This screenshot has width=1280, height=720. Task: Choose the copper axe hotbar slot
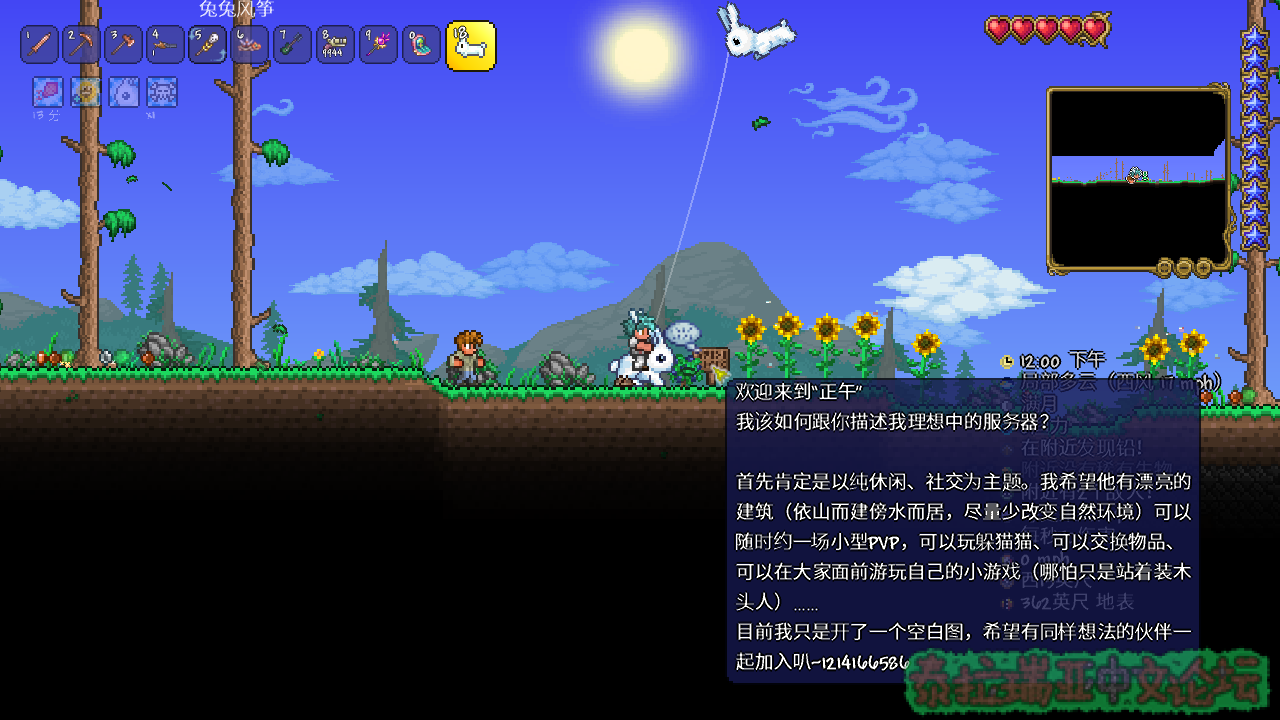click(123, 45)
